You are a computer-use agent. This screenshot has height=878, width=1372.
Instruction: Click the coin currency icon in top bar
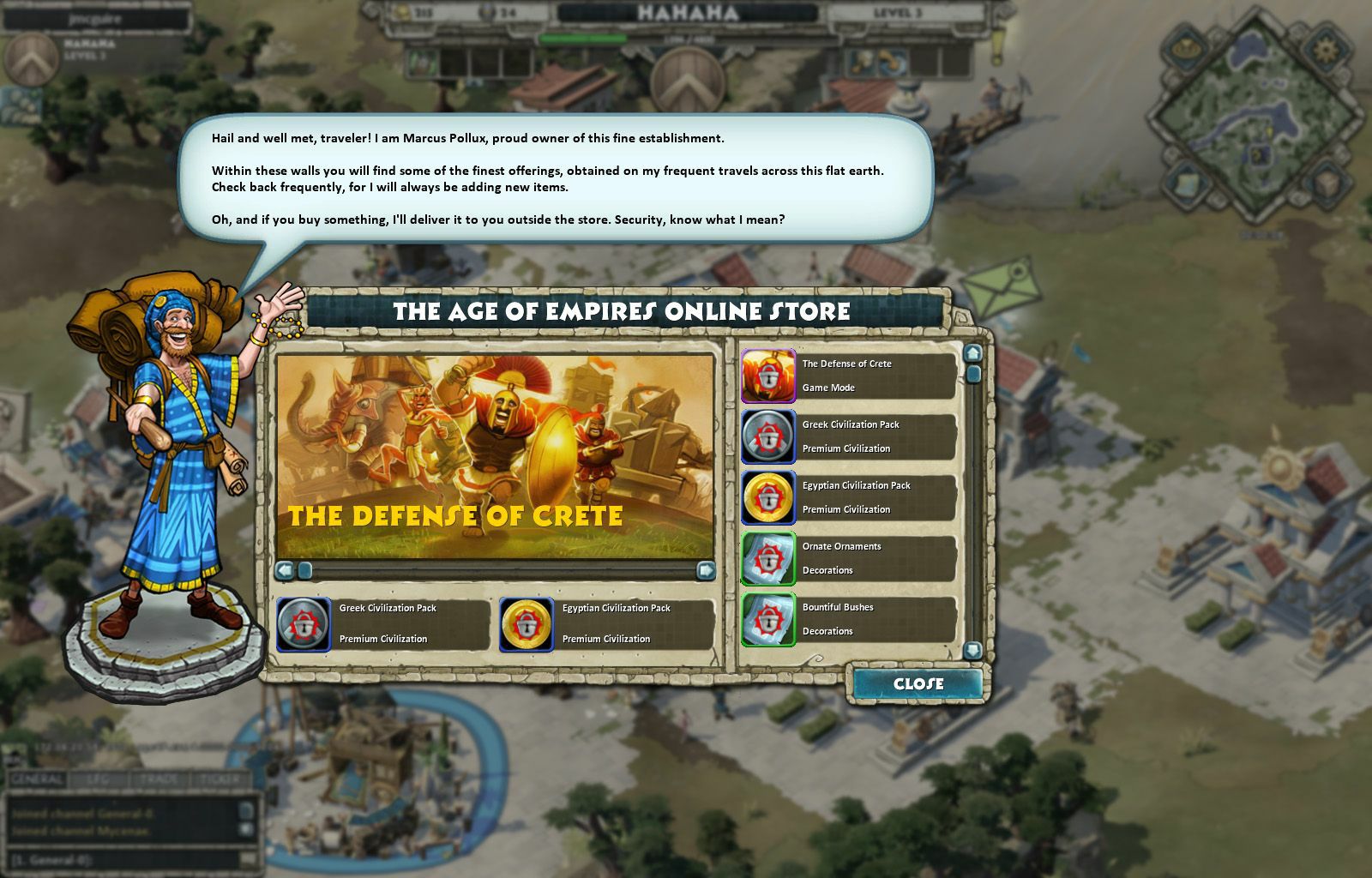(x=400, y=12)
